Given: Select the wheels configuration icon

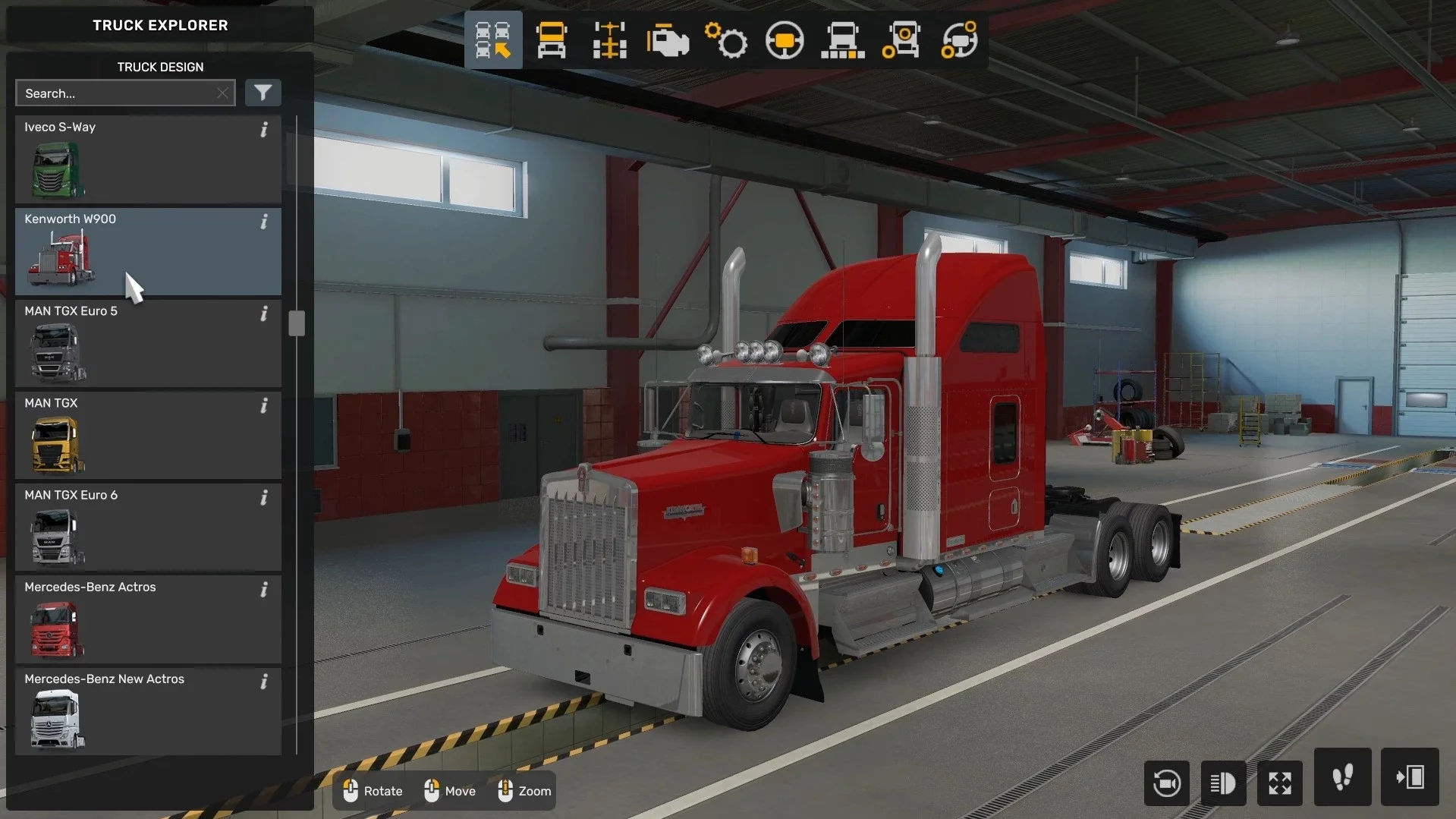Looking at the screenshot, I should pyautogui.click(x=901, y=39).
